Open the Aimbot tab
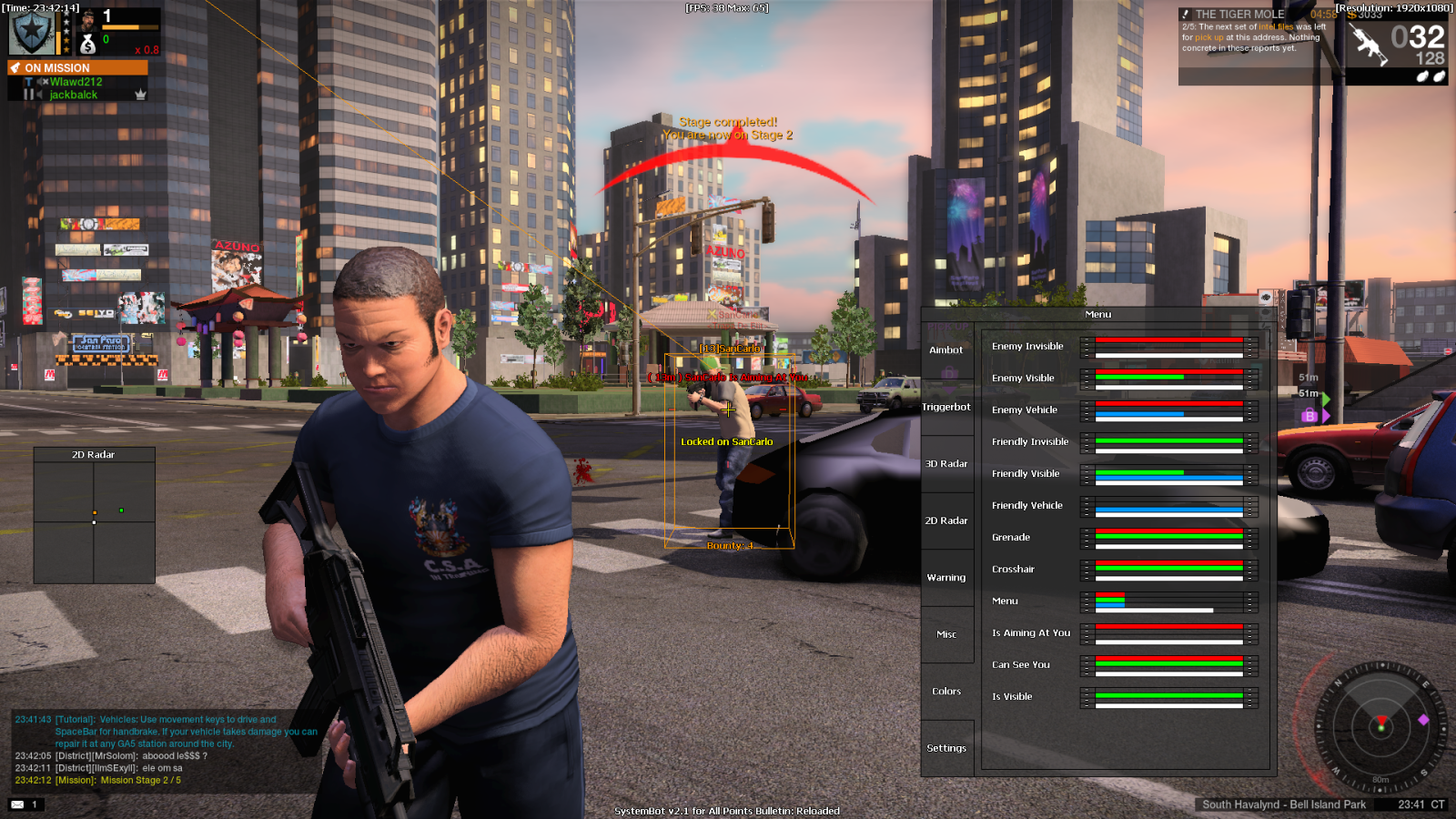Viewport: 1456px width, 819px height. (946, 350)
